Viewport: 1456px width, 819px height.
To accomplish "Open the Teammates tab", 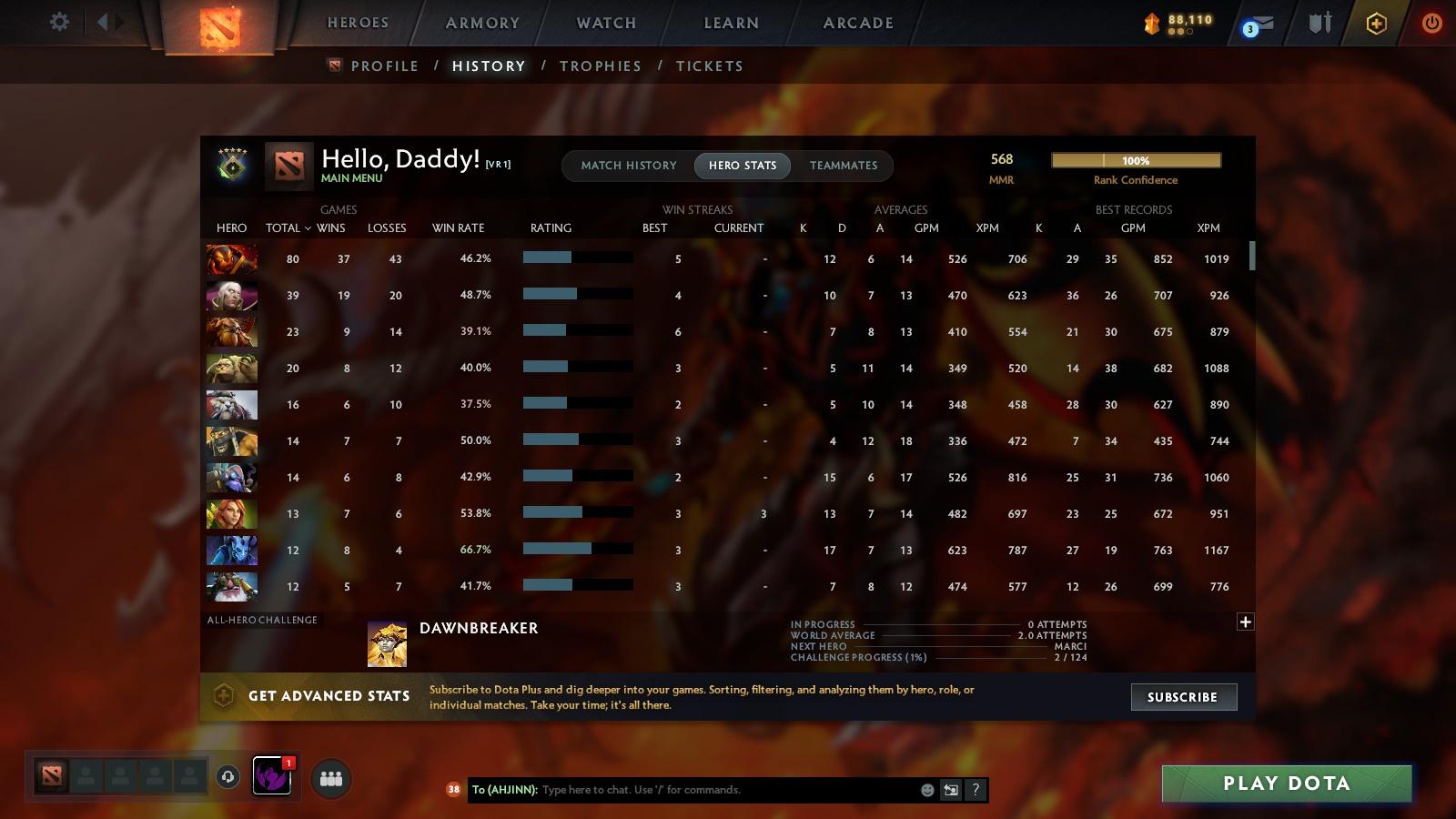I will [844, 166].
